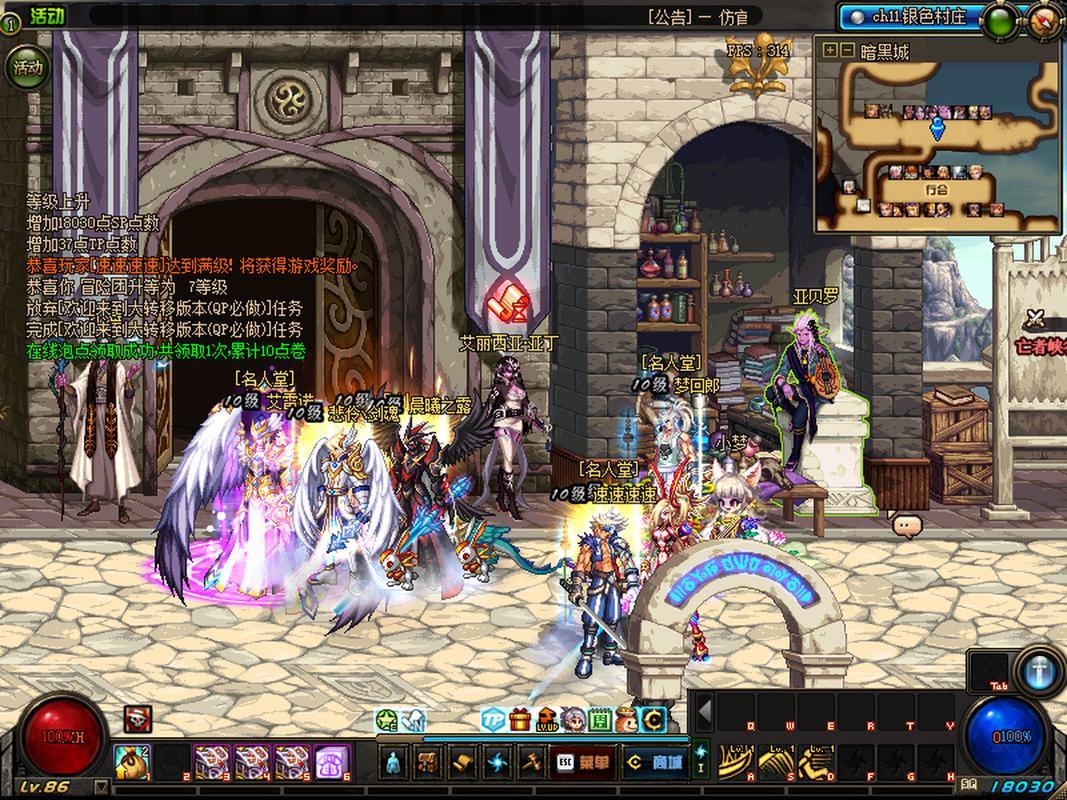
Task: Open the 商城 shop
Action: coord(655,762)
